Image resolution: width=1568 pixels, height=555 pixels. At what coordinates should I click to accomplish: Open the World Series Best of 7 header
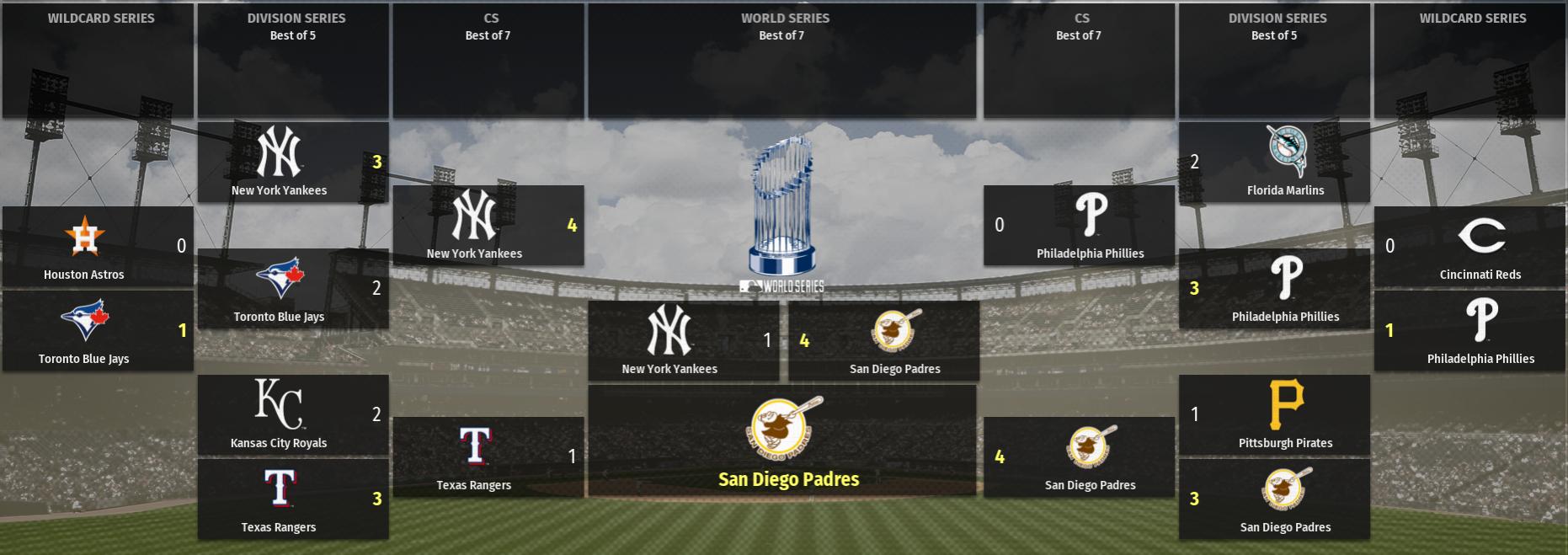[x=781, y=61]
